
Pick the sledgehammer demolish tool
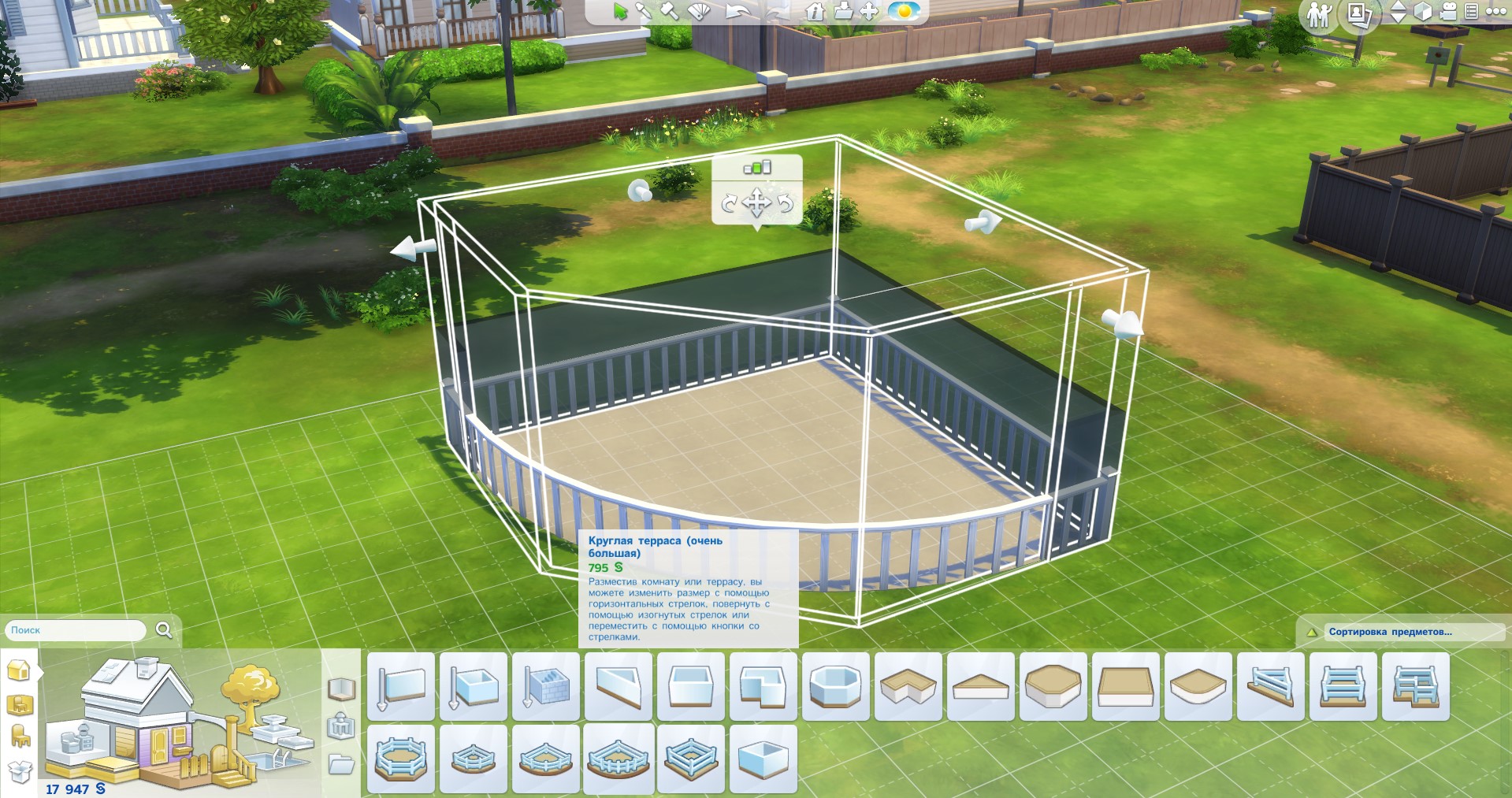[671, 11]
